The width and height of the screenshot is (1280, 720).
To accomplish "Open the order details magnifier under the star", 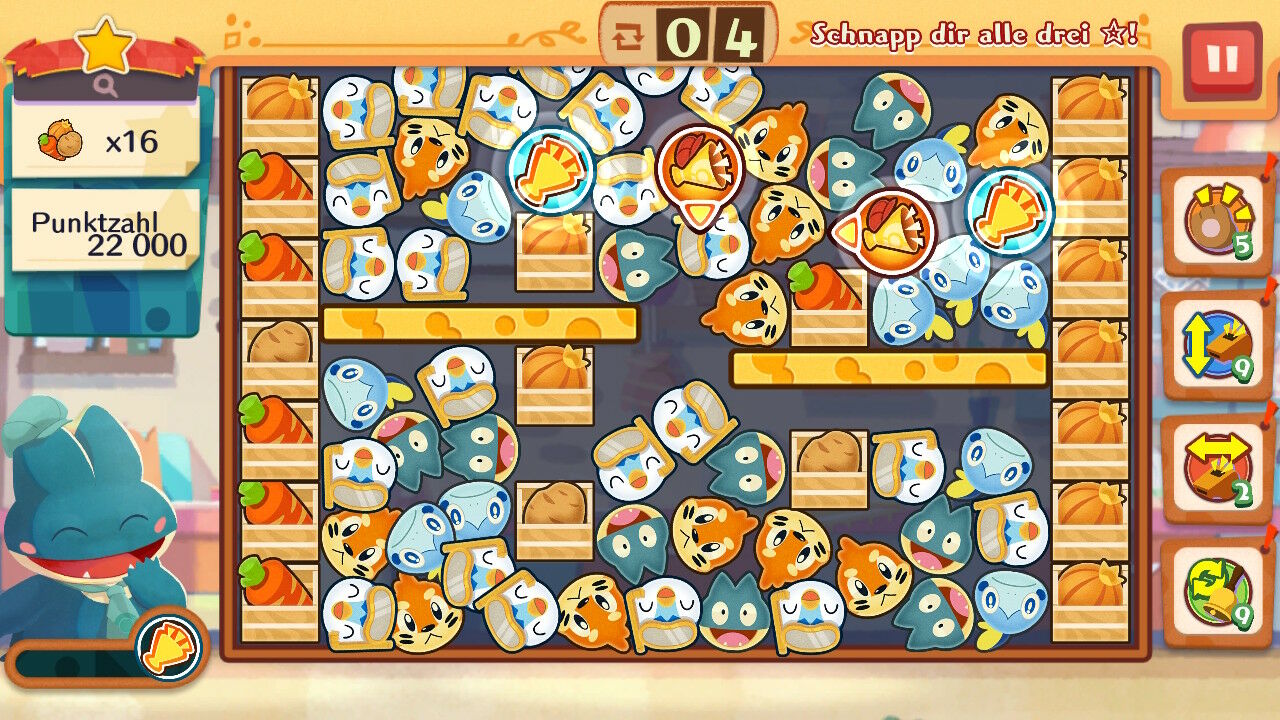I will click(x=106, y=87).
